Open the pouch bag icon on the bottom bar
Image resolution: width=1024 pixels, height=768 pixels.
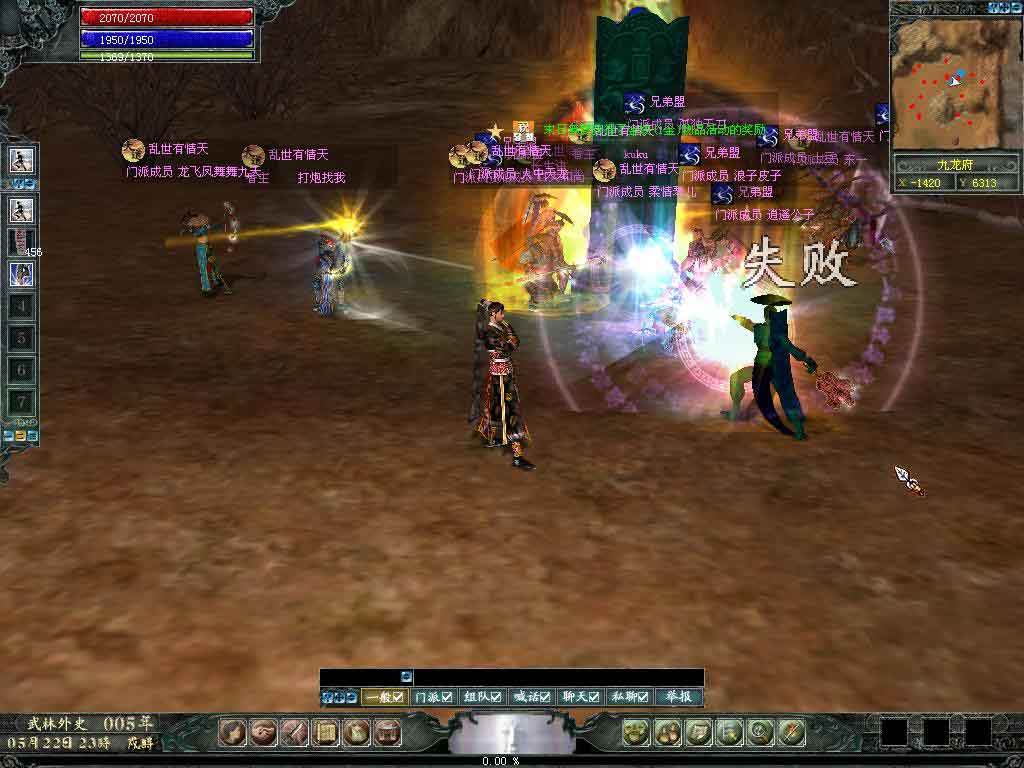(356, 733)
